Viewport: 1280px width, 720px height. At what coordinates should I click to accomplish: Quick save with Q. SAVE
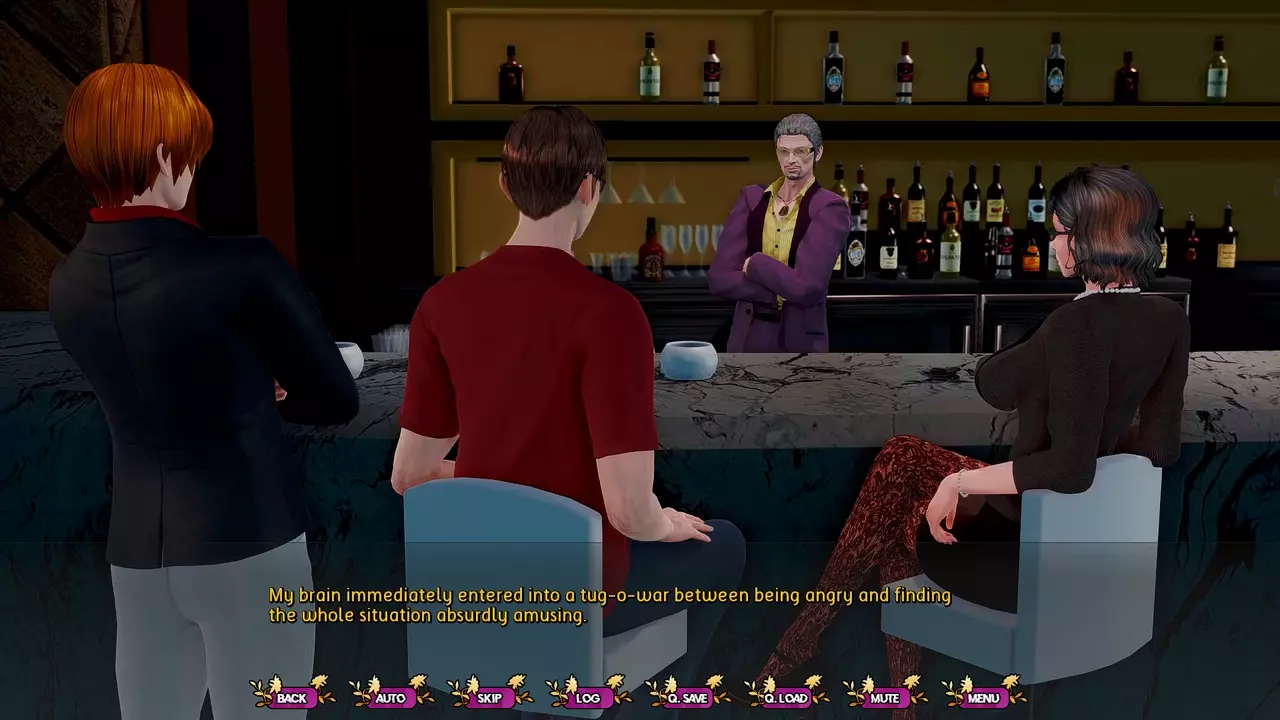[687, 697]
